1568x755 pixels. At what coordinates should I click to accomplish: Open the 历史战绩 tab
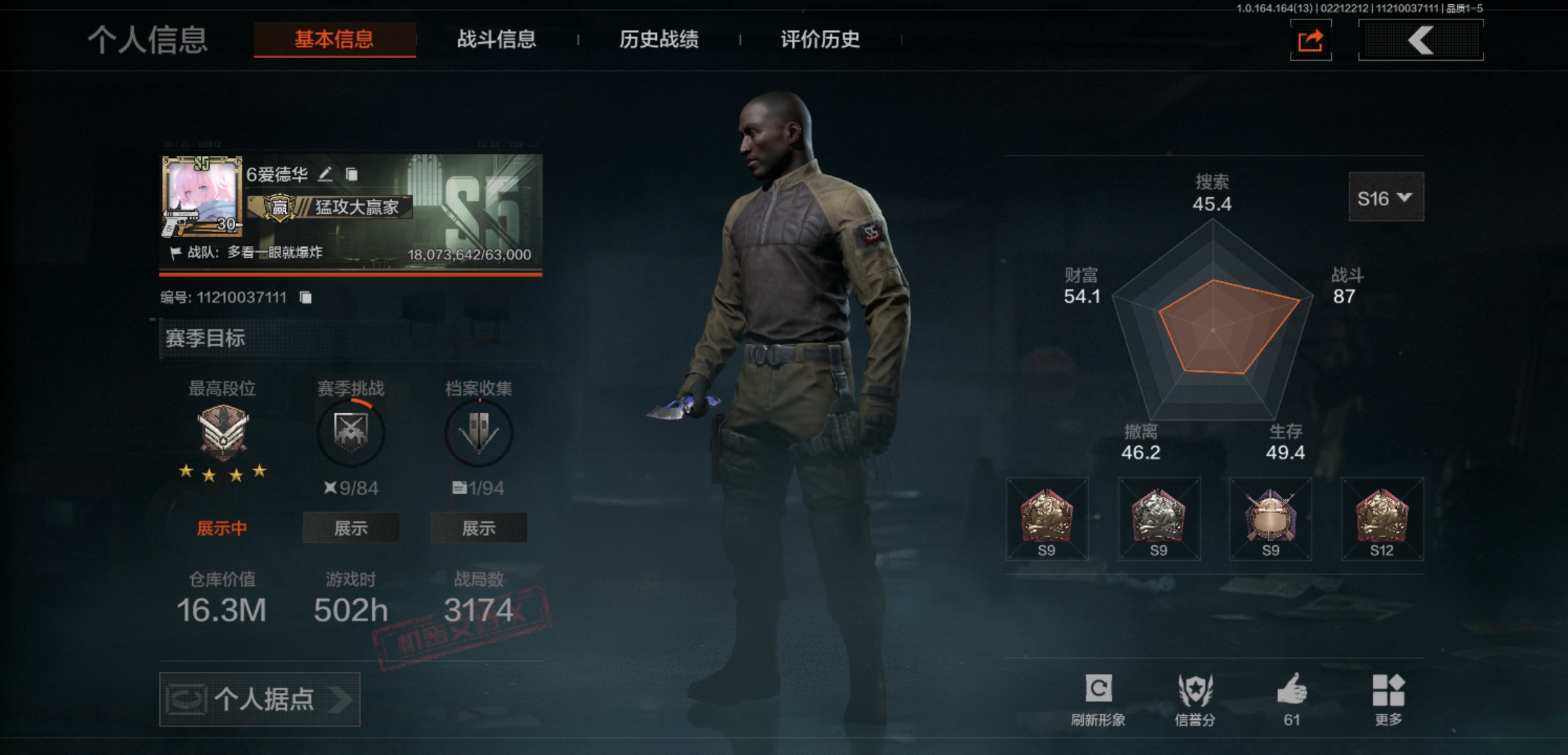(658, 39)
